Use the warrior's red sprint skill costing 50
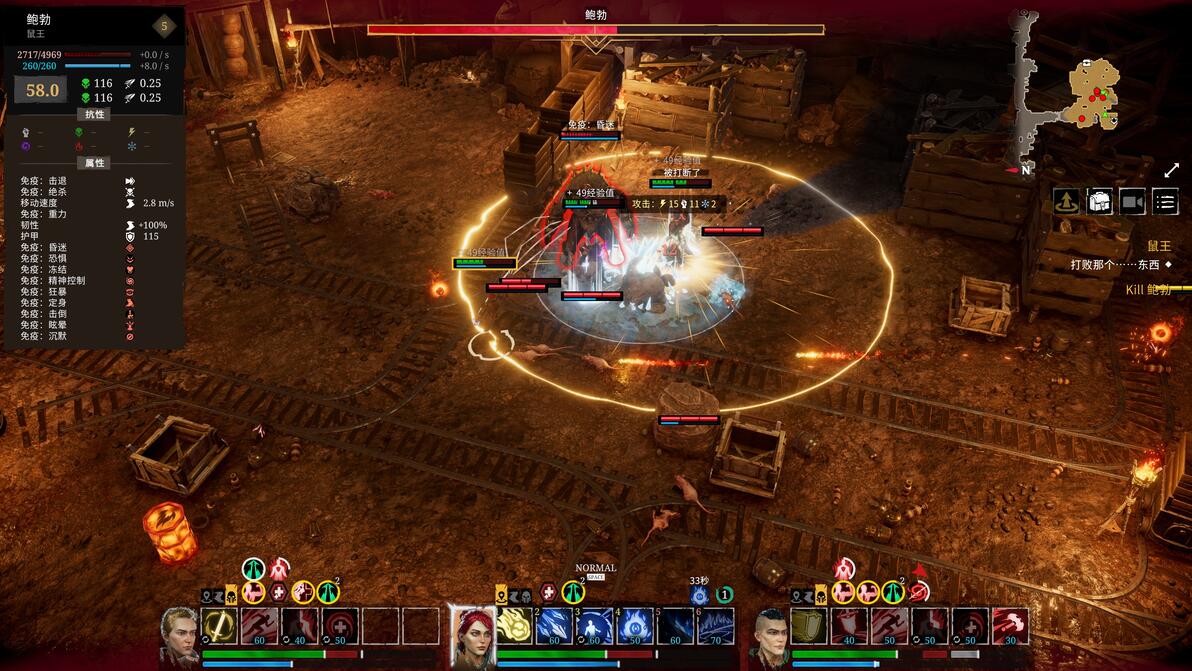Screen dimensions: 1192x671 pos(890,626)
